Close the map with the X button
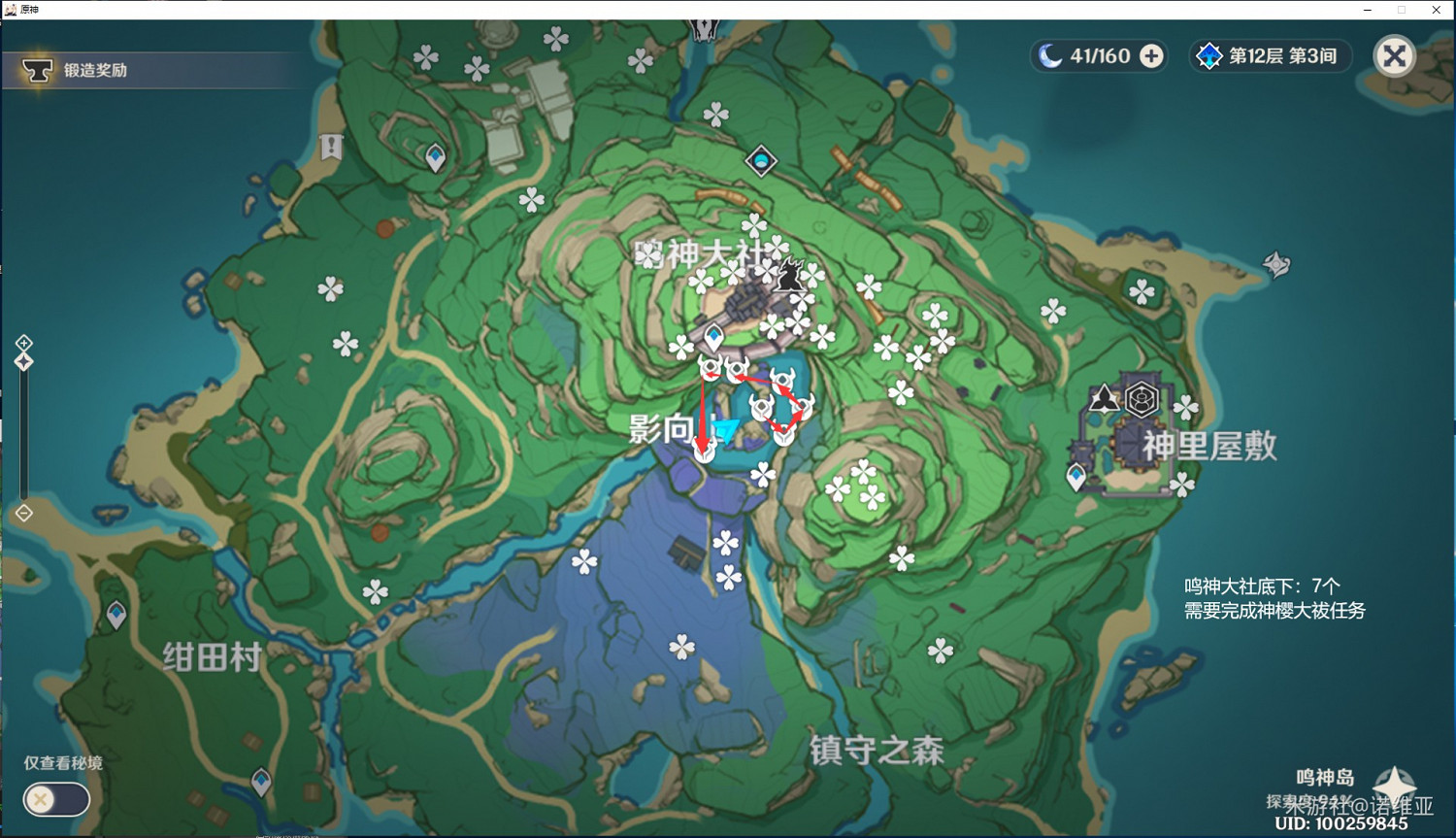 (x=1395, y=55)
